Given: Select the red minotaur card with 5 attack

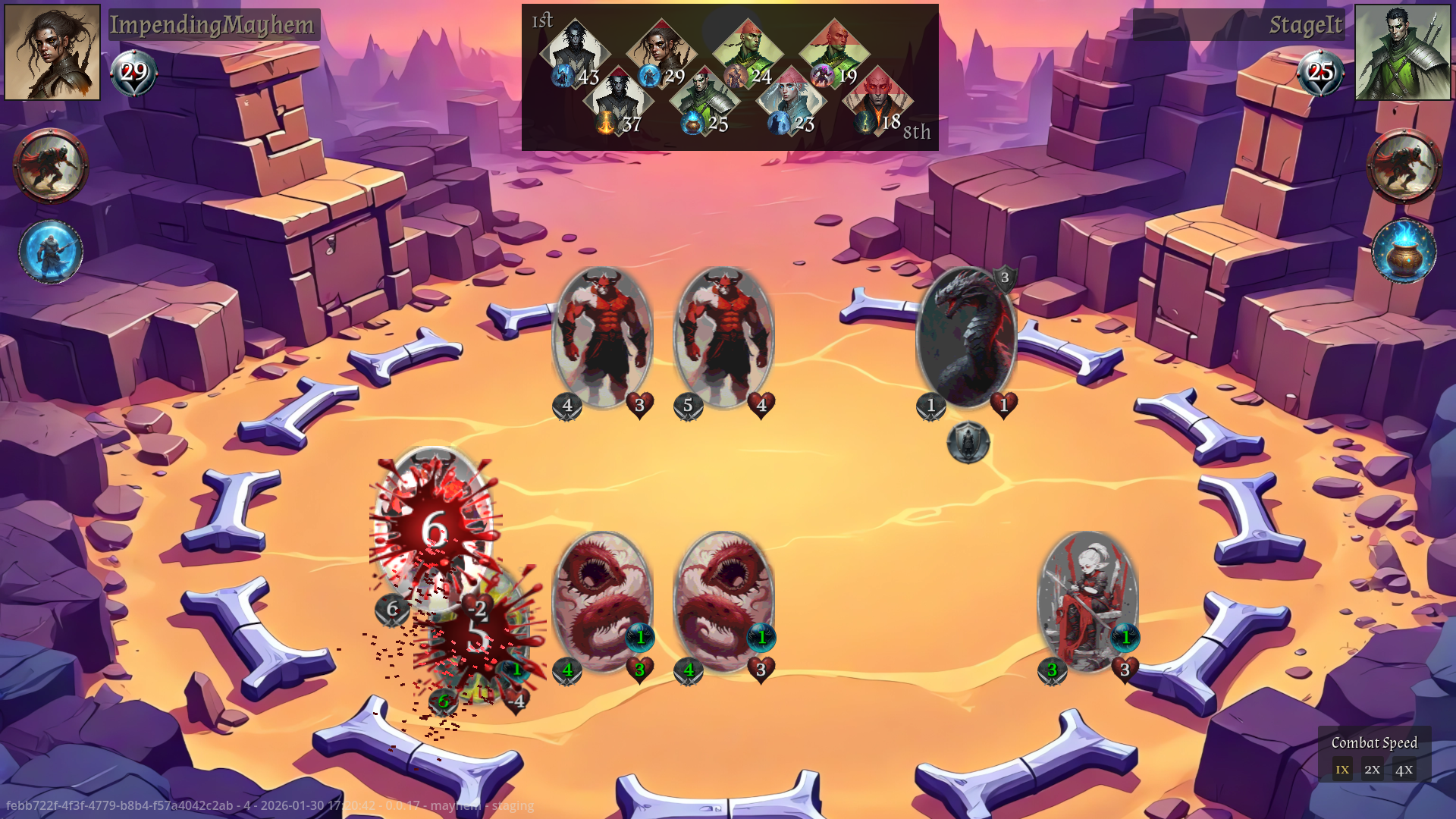Looking at the screenshot, I should click(x=723, y=337).
